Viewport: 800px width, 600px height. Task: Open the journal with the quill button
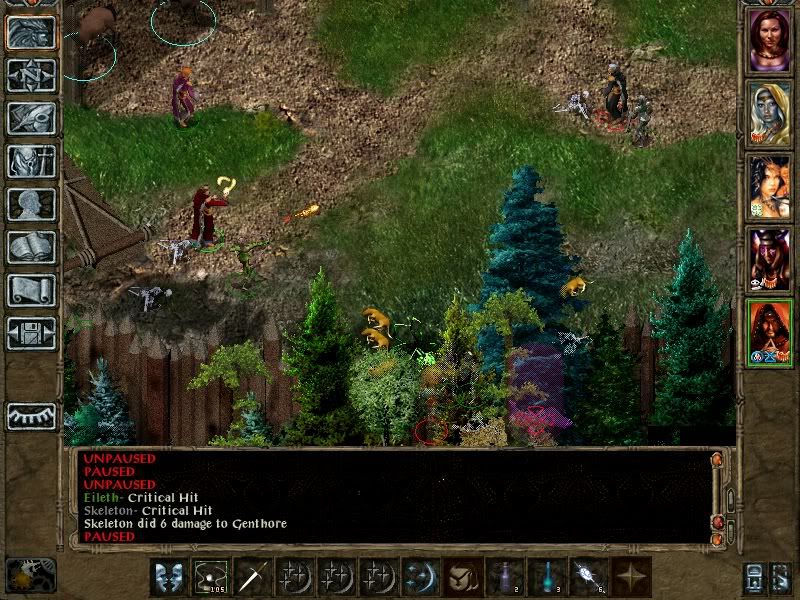31,118
